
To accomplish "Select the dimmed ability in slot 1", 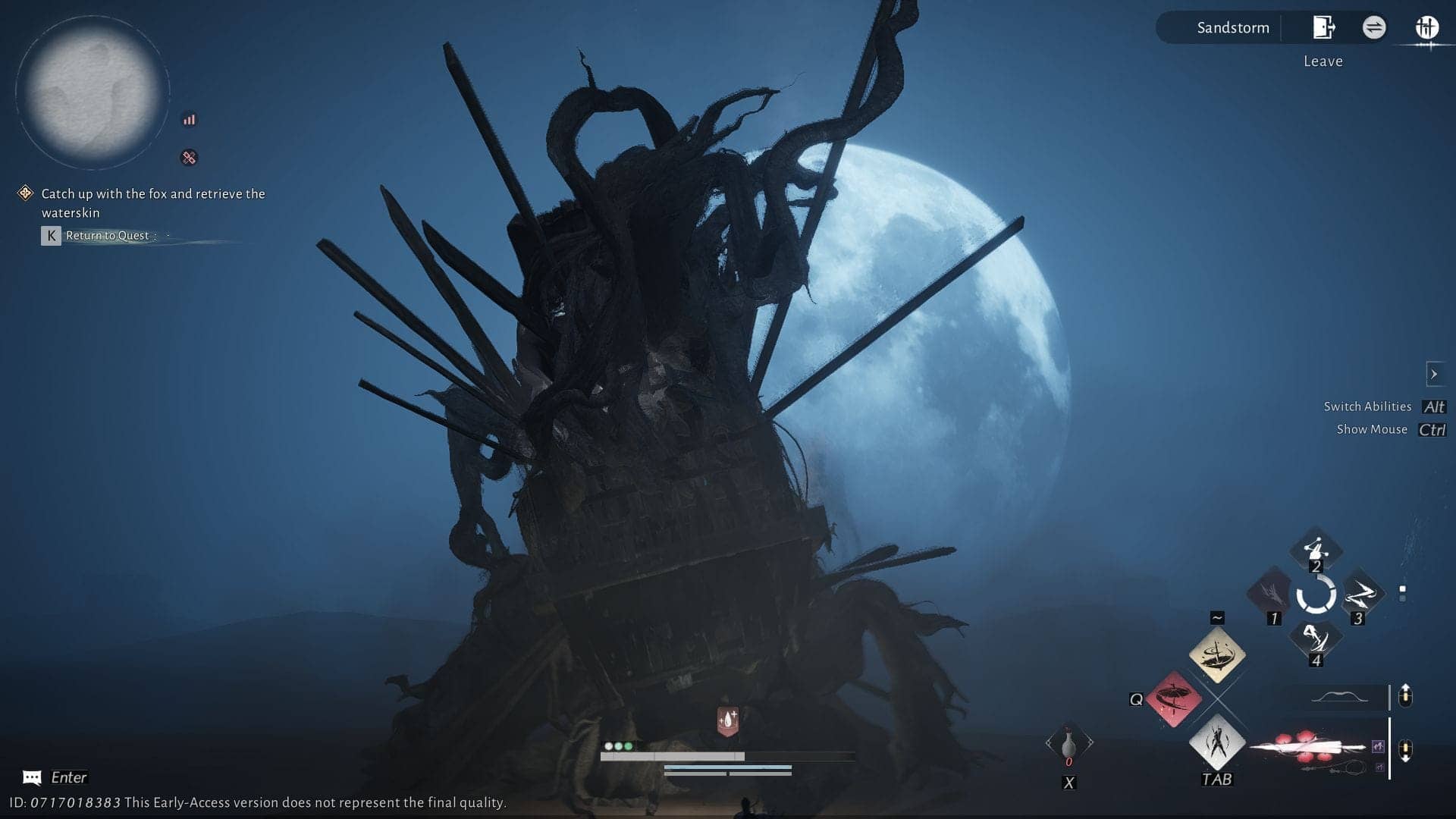I will (x=1272, y=594).
